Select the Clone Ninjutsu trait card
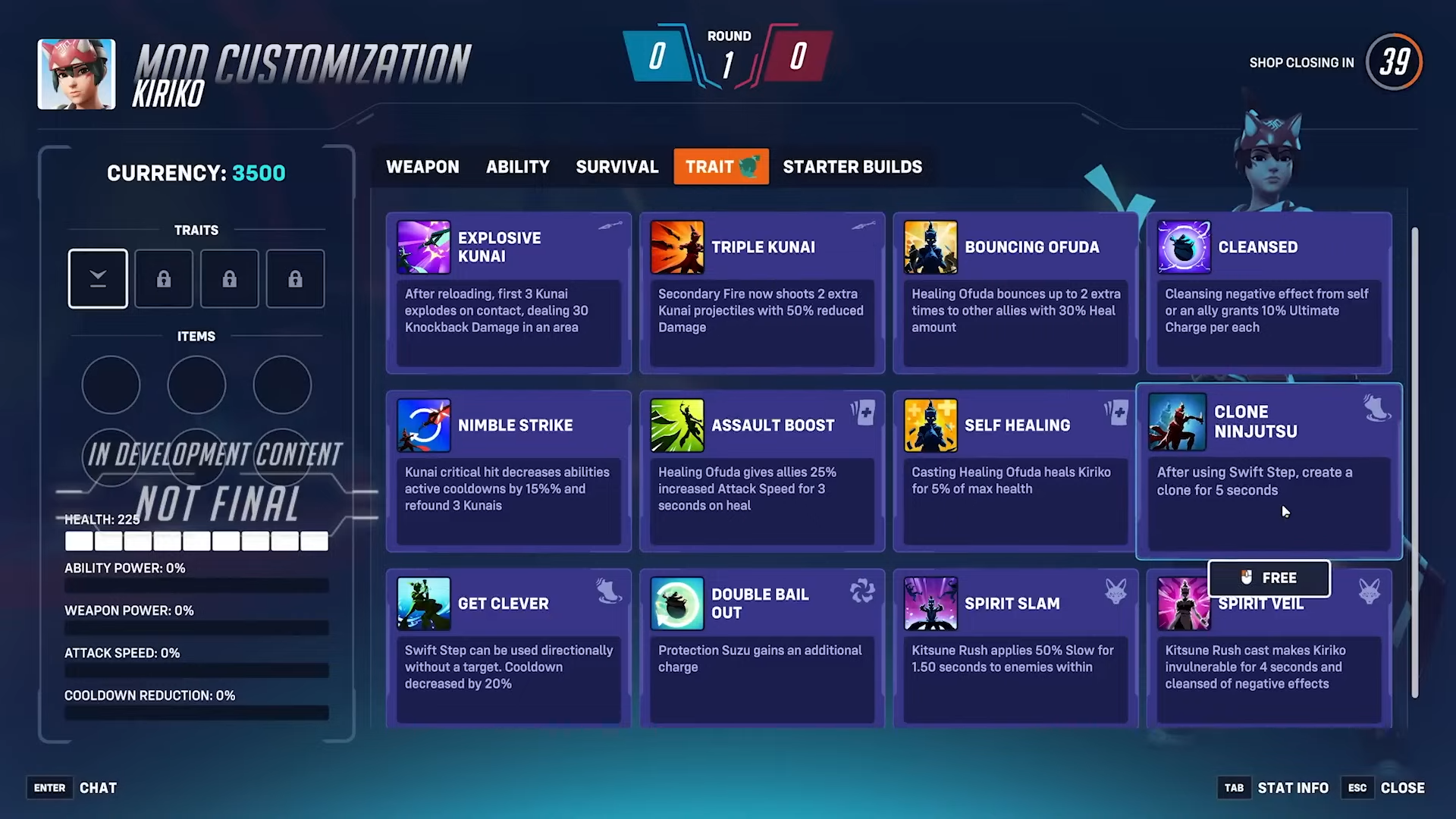Screen dimensions: 1456x819 (1268, 471)
